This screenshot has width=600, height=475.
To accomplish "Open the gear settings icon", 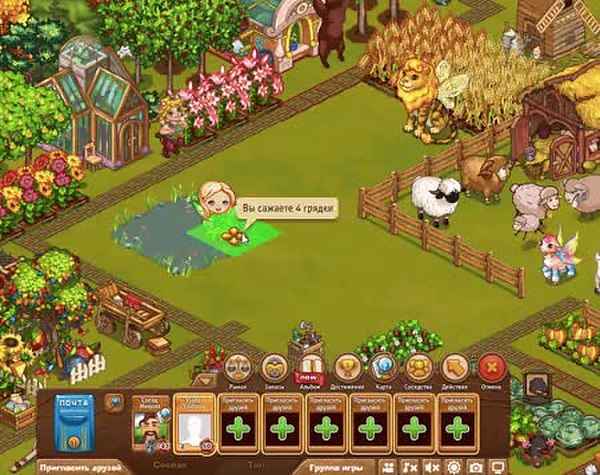I will (x=454, y=467).
